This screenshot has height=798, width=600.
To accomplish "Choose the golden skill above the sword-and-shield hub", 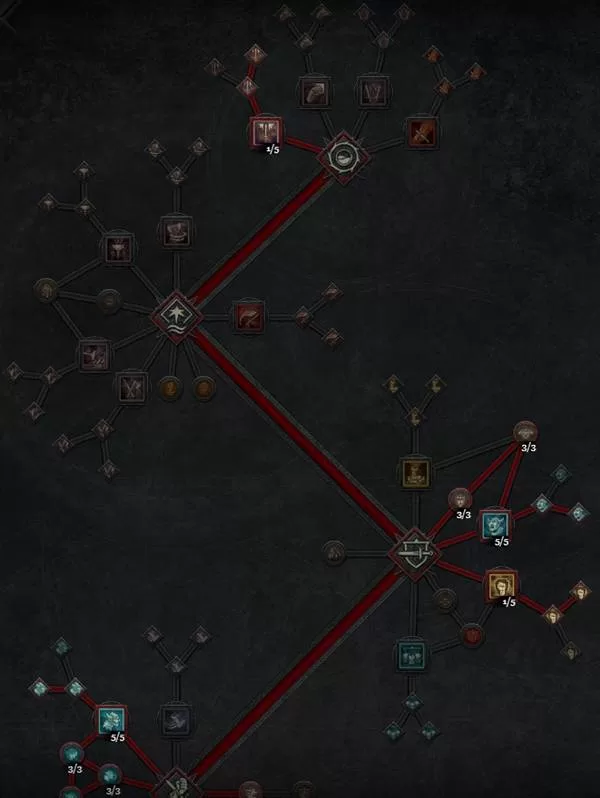I will [x=414, y=472].
